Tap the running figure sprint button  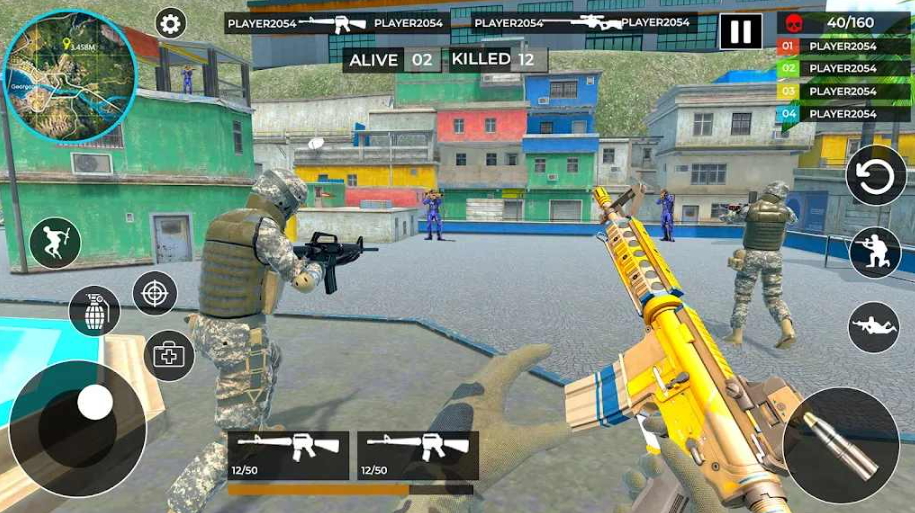[x=55, y=243]
